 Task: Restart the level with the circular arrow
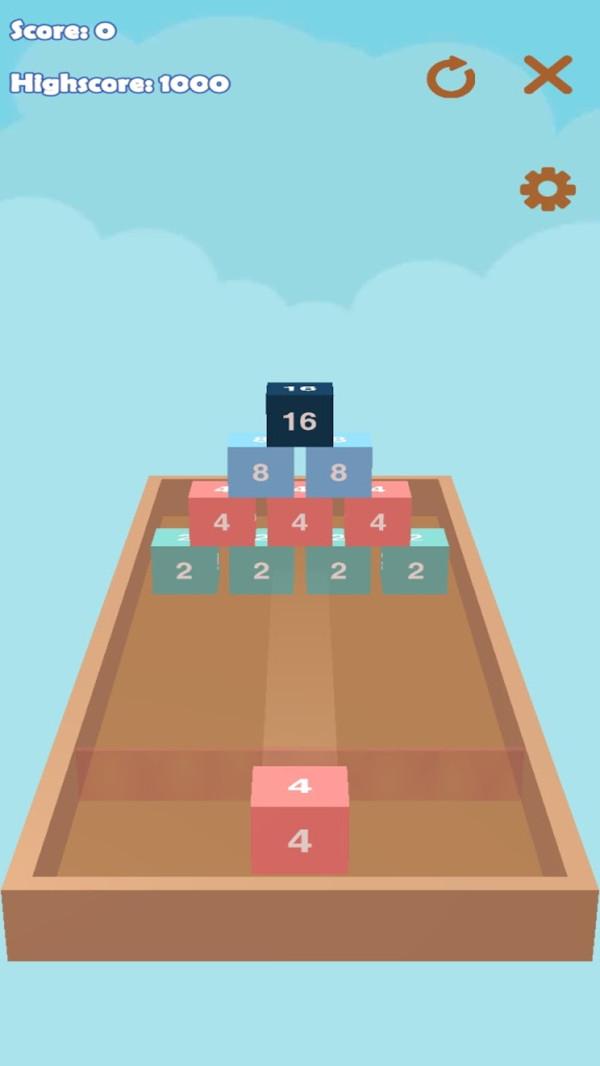coord(451,77)
